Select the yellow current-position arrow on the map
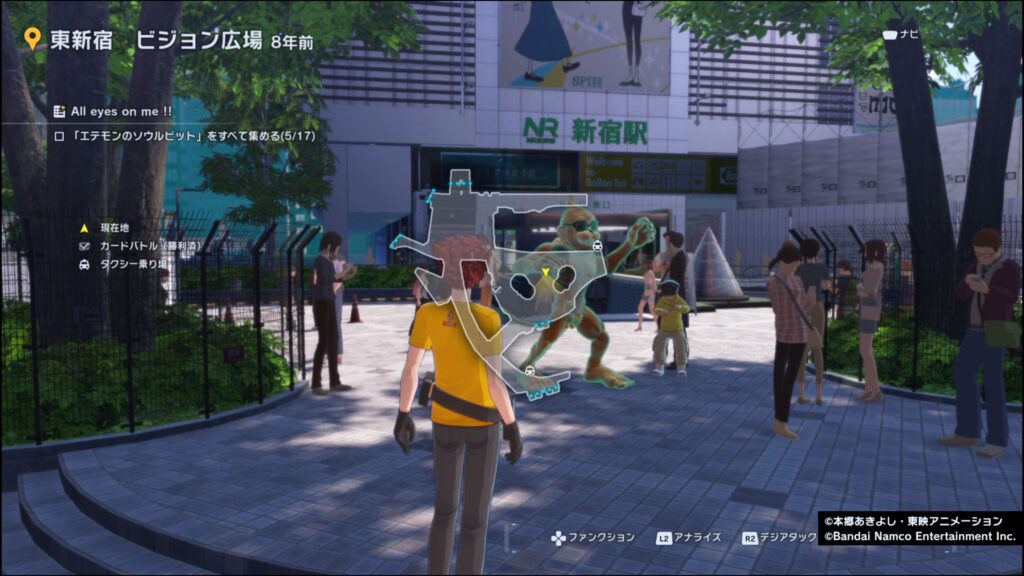The width and height of the screenshot is (1024, 576). [545, 272]
